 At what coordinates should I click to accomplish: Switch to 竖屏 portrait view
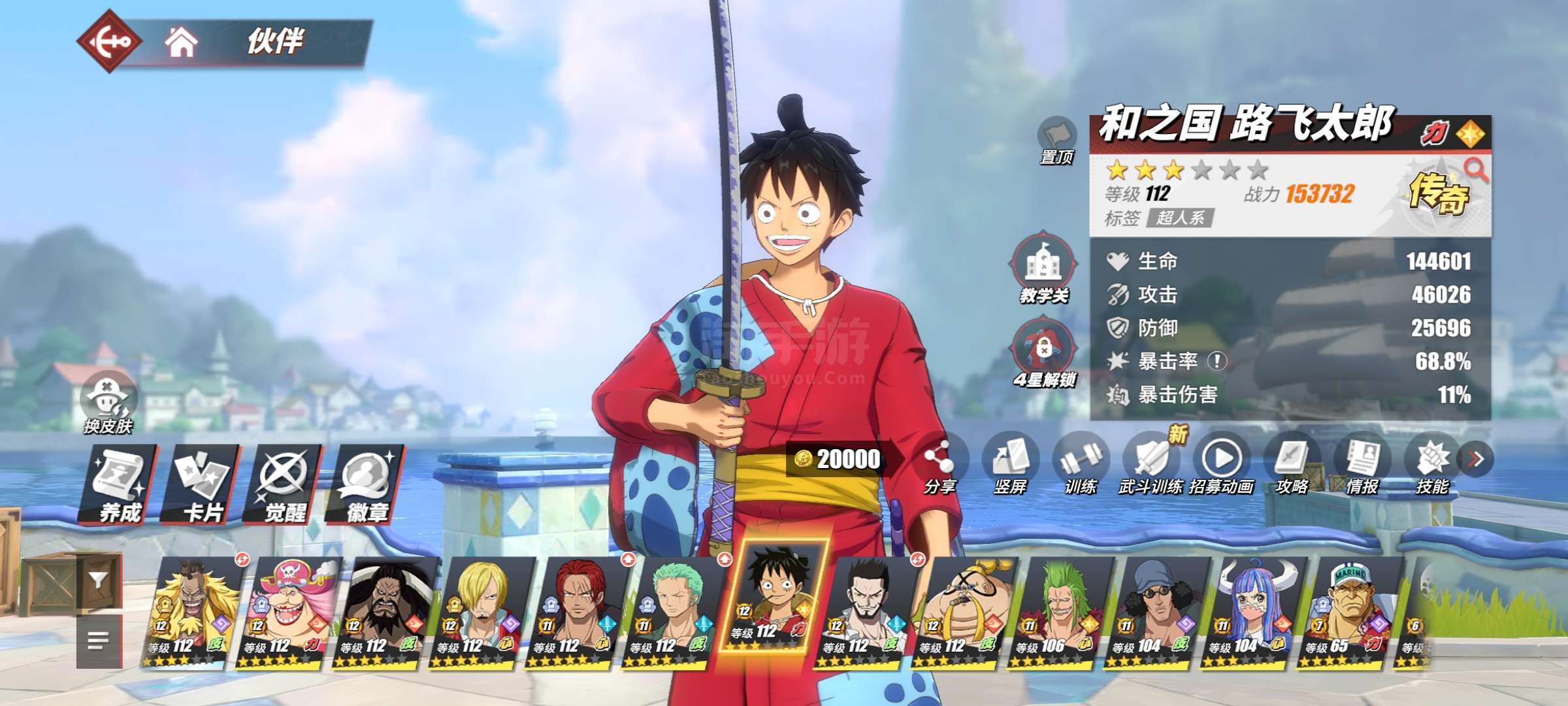[1010, 464]
